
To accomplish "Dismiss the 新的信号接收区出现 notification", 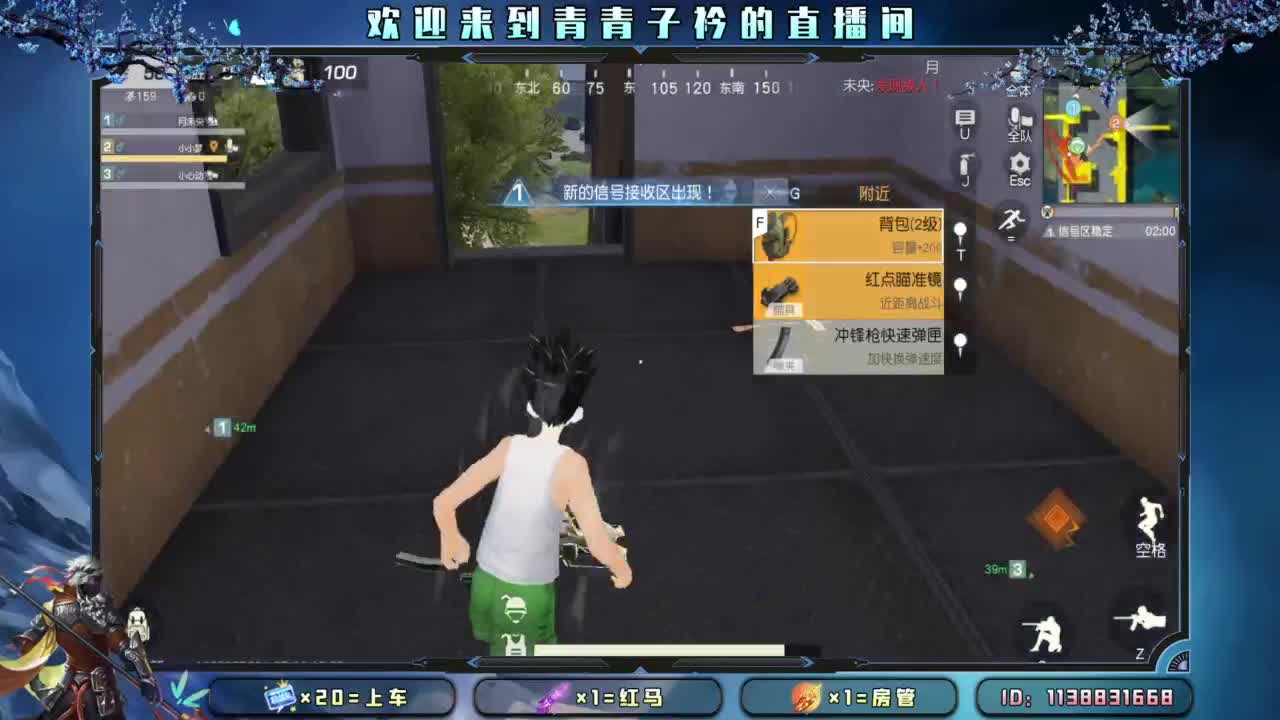I will (x=768, y=194).
